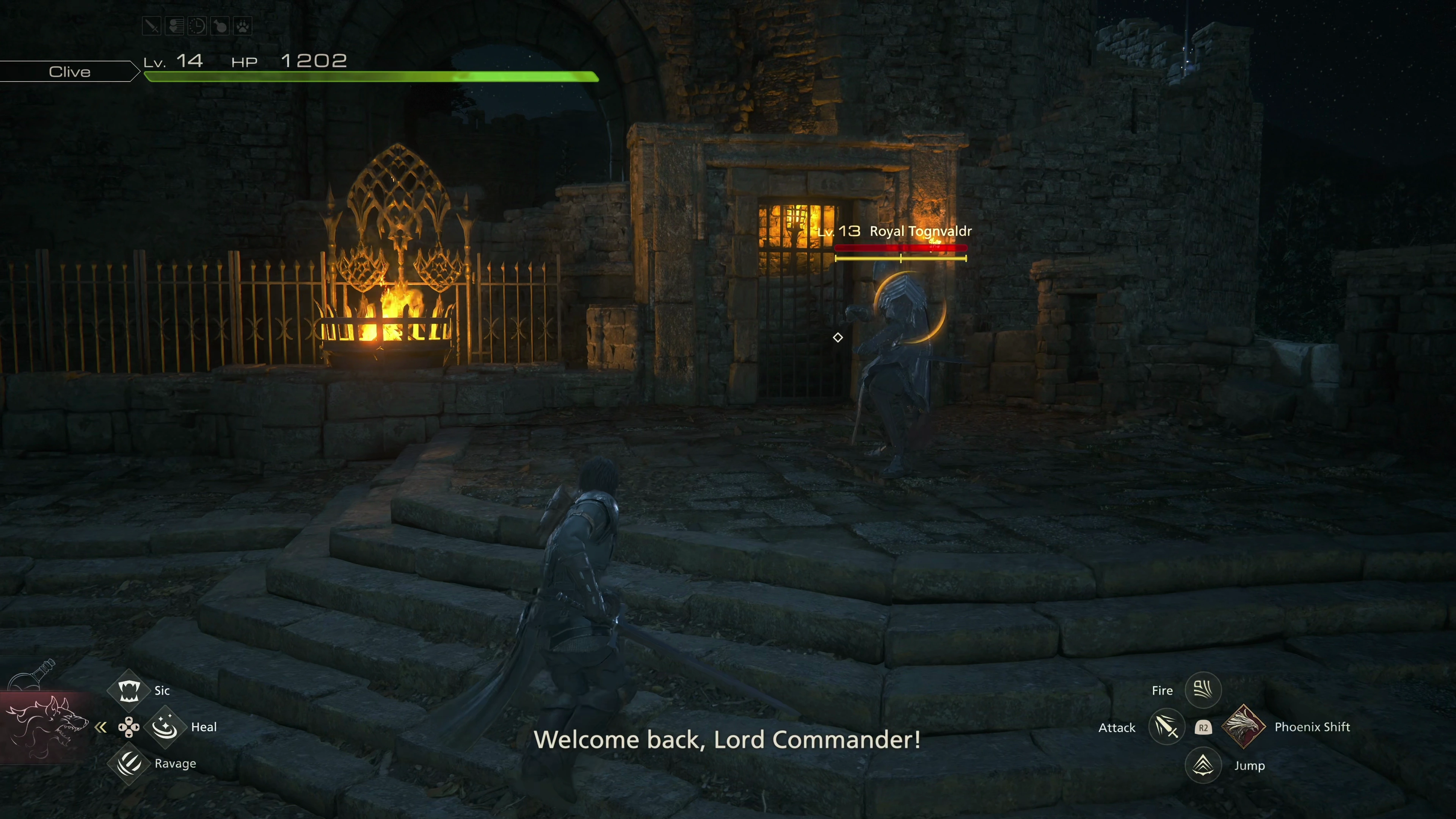Click the paw print status icon

coord(243,26)
